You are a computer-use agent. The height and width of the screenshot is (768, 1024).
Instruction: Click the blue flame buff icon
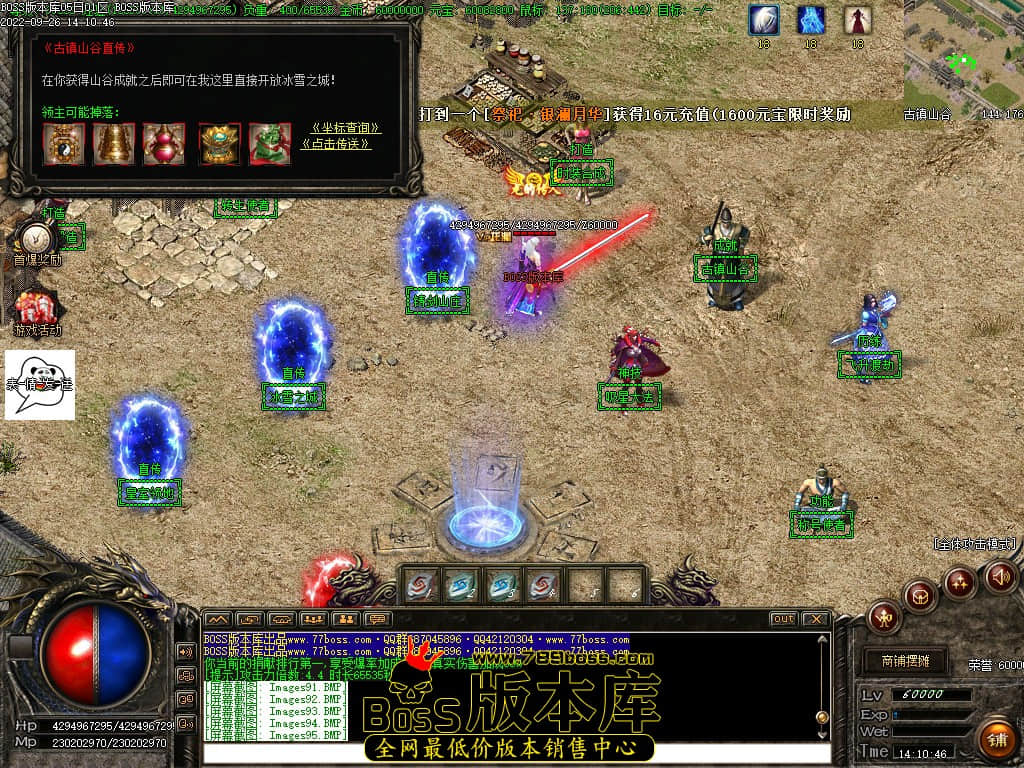(x=811, y=20)
